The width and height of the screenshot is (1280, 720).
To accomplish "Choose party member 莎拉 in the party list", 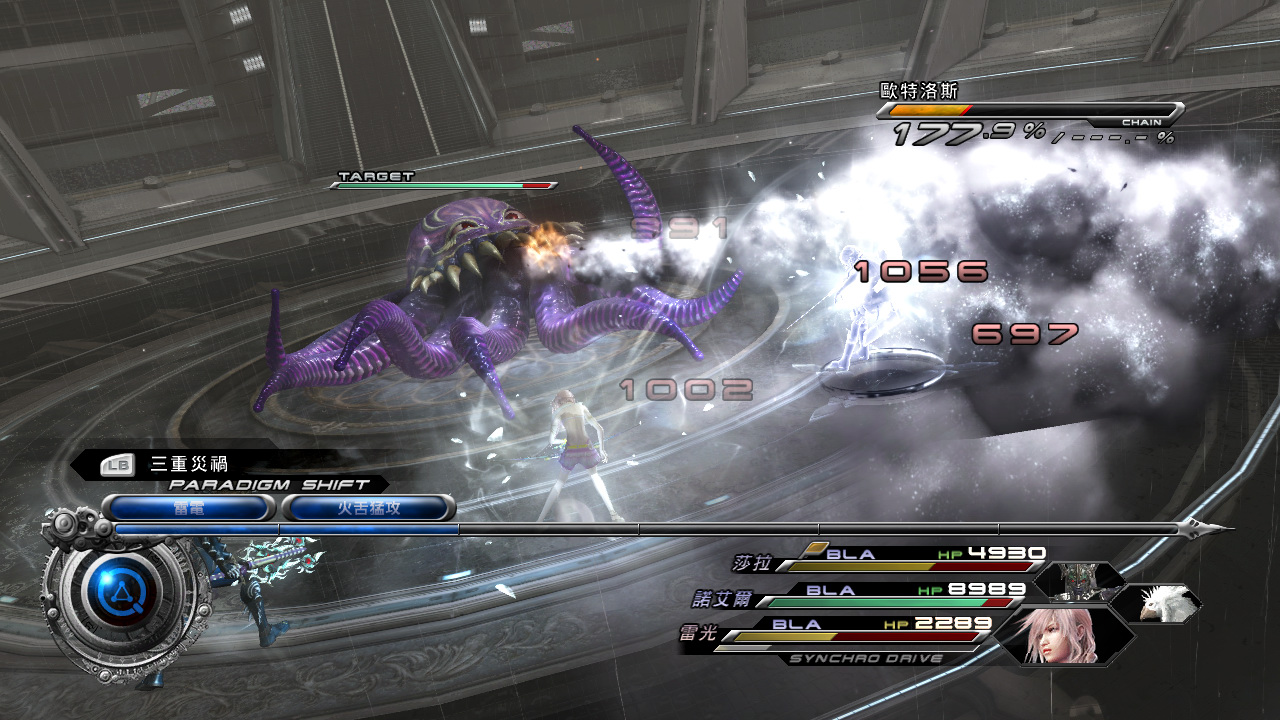I will [x=753, y=563].
